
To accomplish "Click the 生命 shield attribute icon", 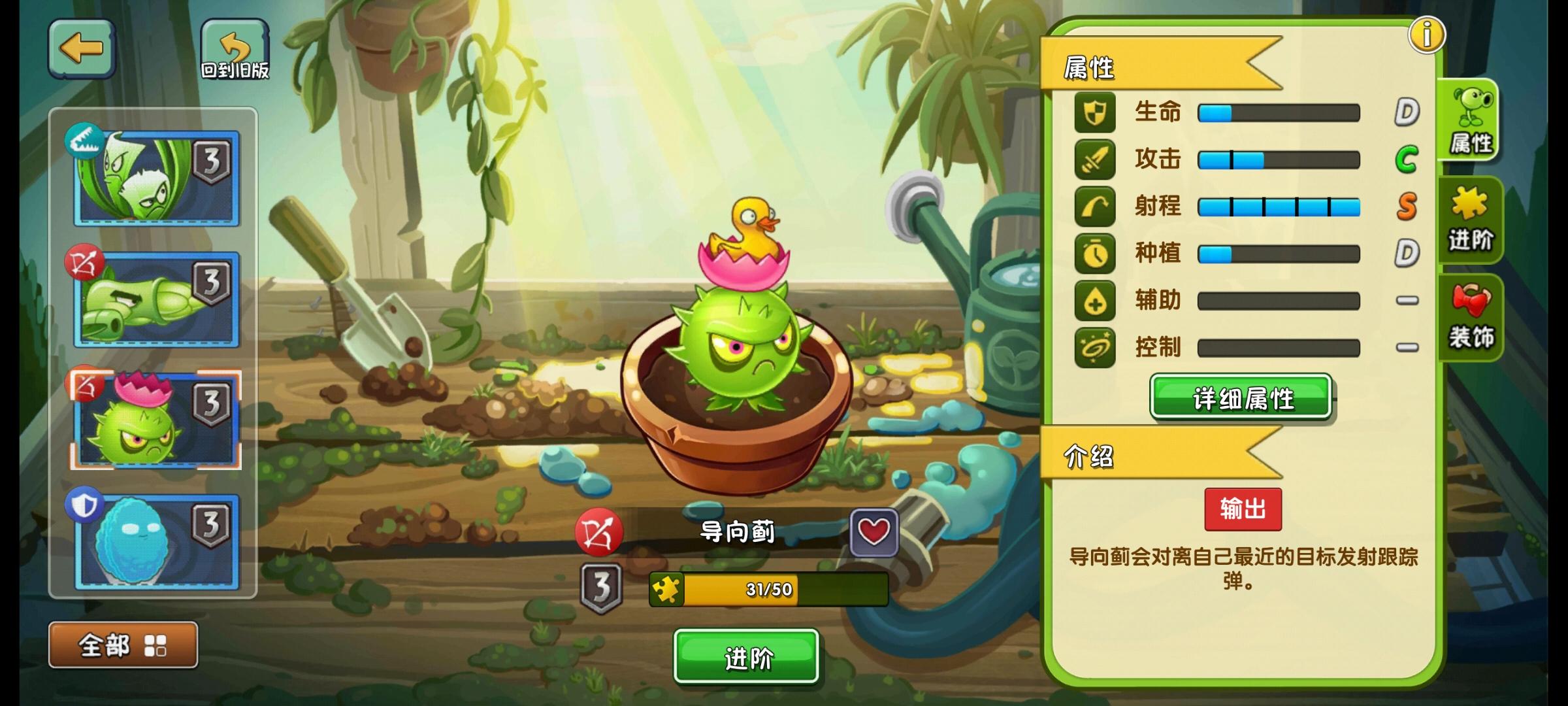I will 1094,112.
